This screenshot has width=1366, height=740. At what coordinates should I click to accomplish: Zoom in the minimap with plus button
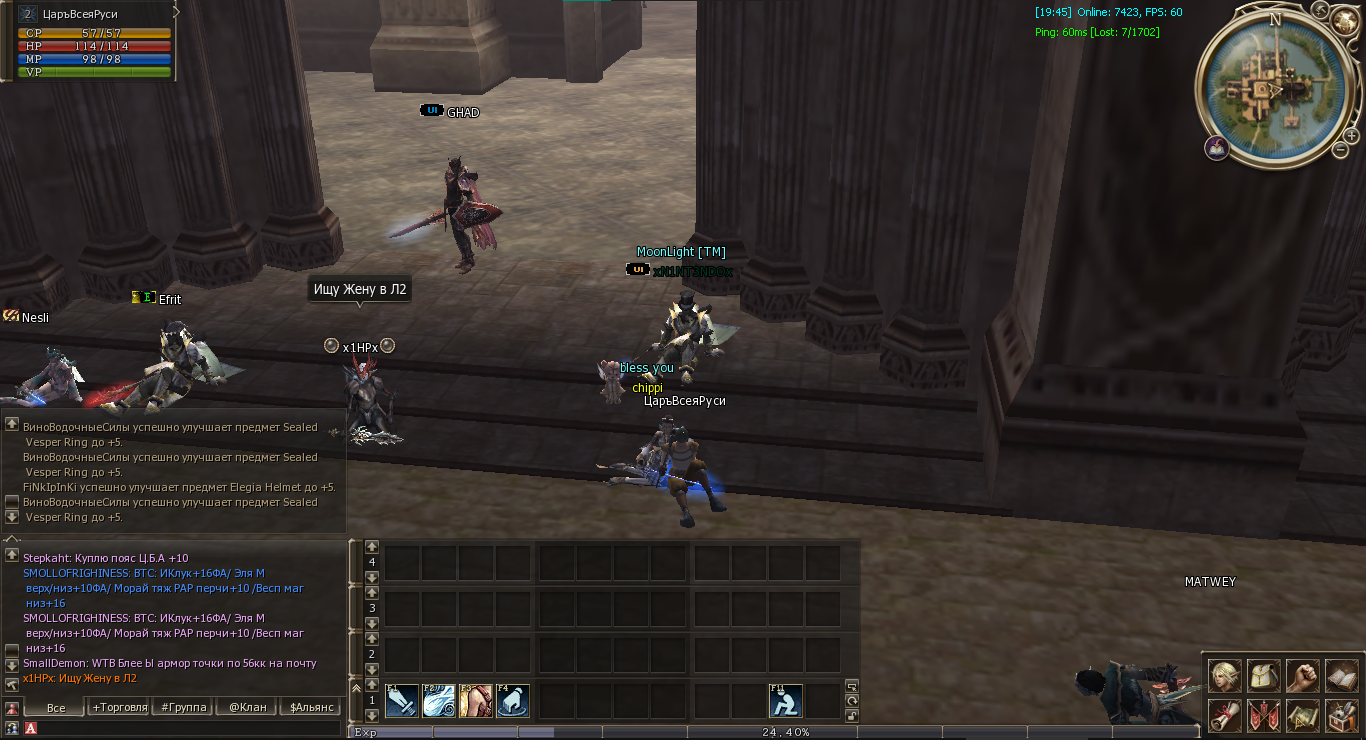(1352, 135)
